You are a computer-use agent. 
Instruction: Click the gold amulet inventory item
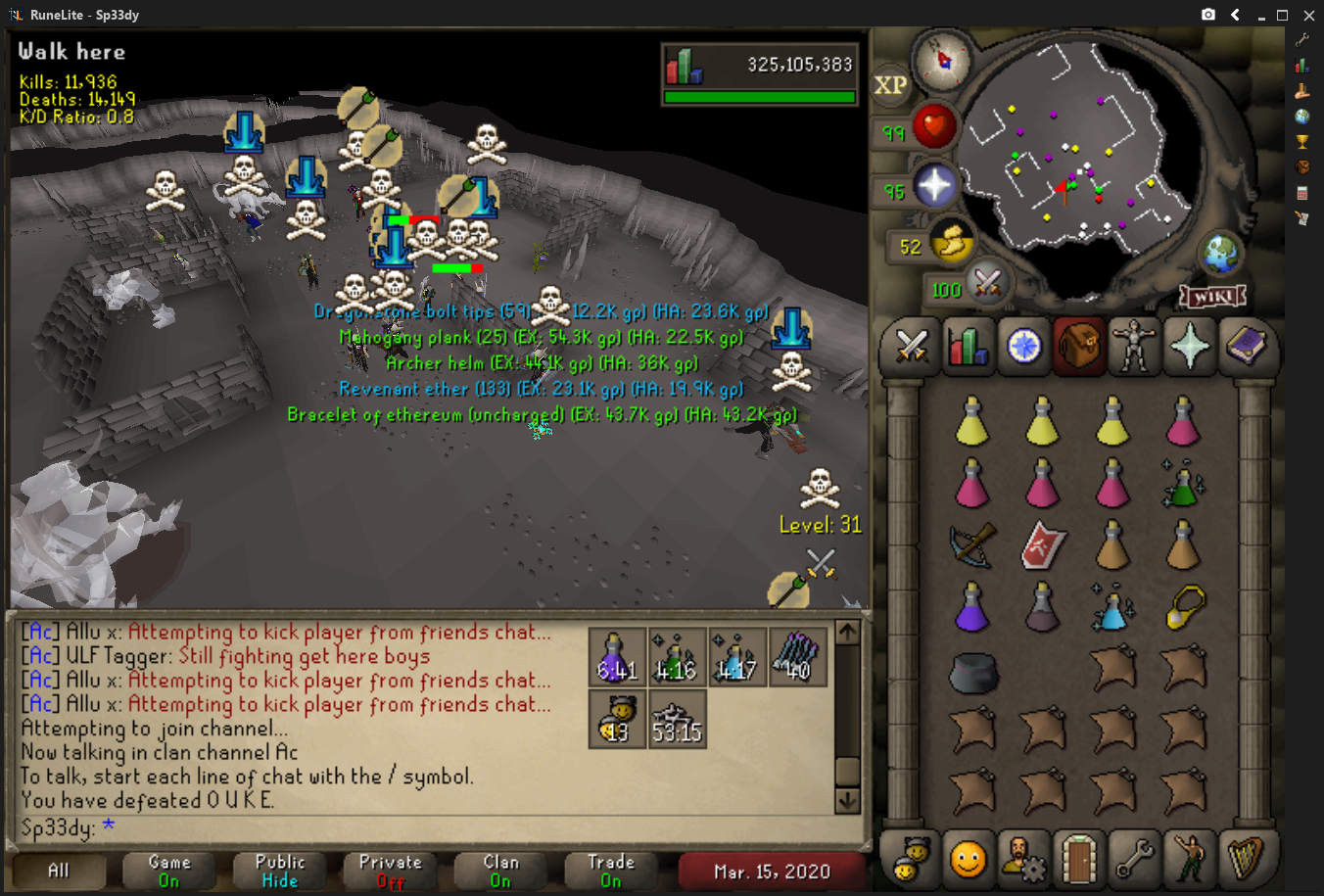click(1184, 607)
